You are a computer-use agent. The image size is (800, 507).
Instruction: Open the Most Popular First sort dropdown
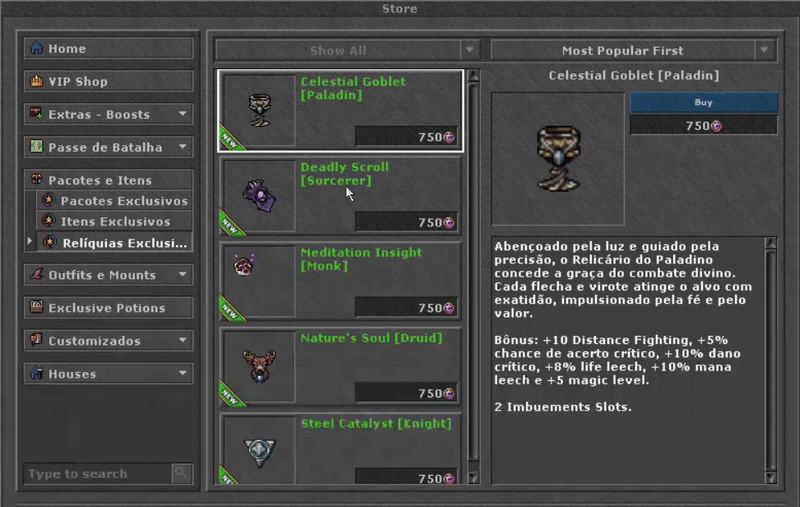[633, 50]
